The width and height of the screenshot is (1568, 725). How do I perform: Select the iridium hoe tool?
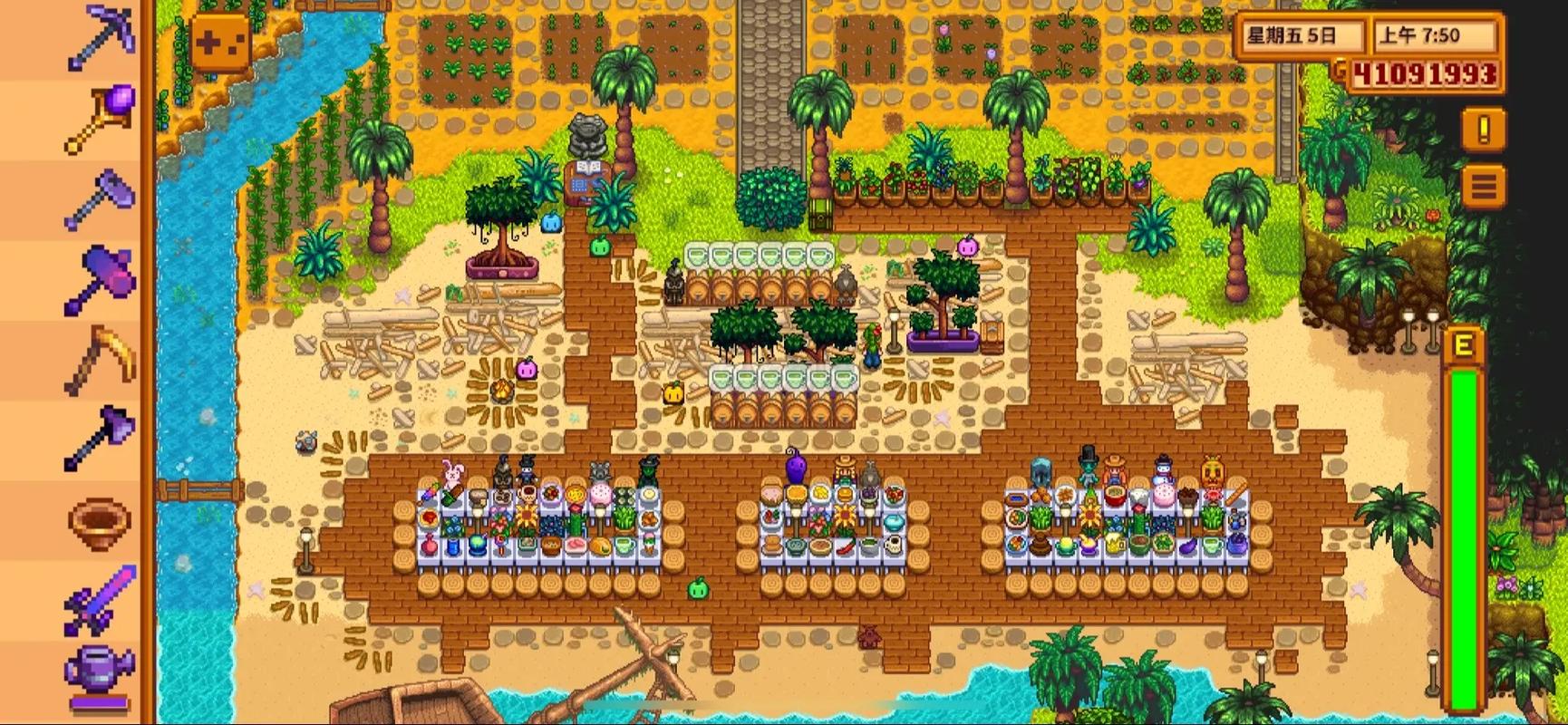click(100, 198)
